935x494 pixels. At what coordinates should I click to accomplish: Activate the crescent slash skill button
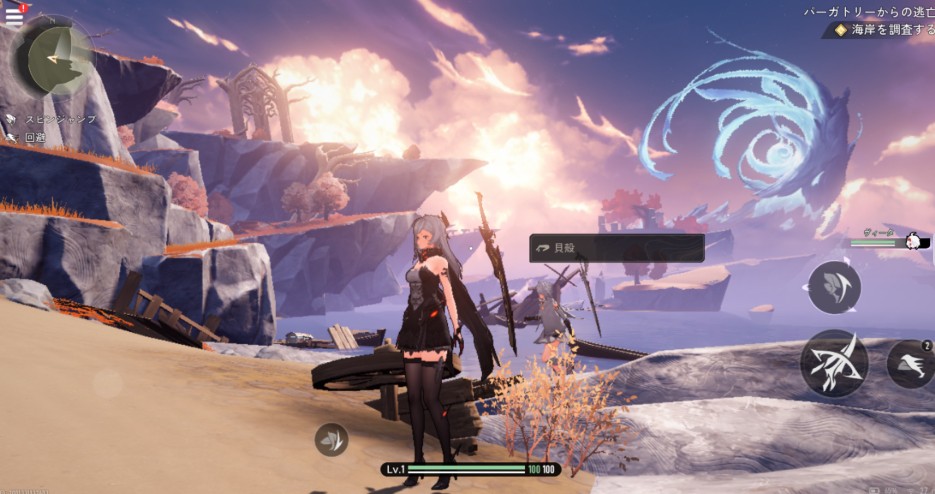click(x=833, y=287)
